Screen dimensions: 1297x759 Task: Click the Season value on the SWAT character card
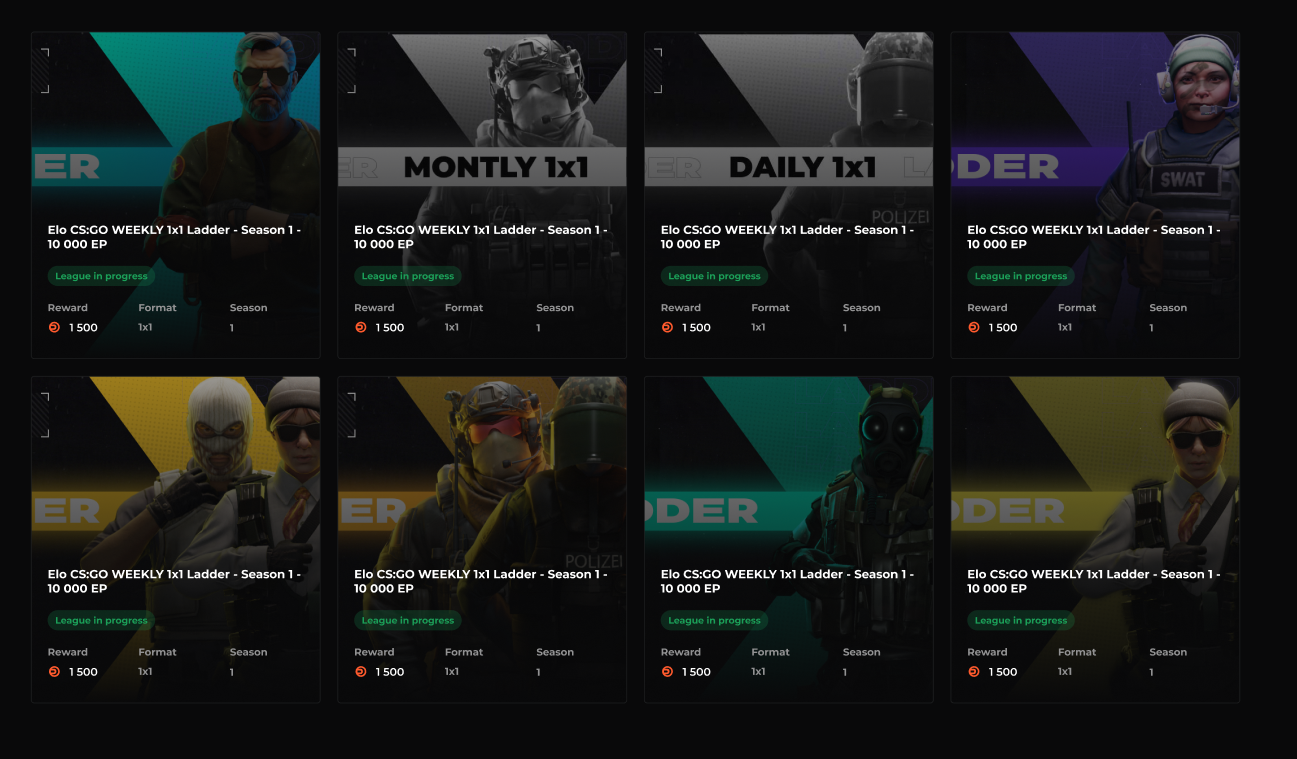pos(1150,327)
